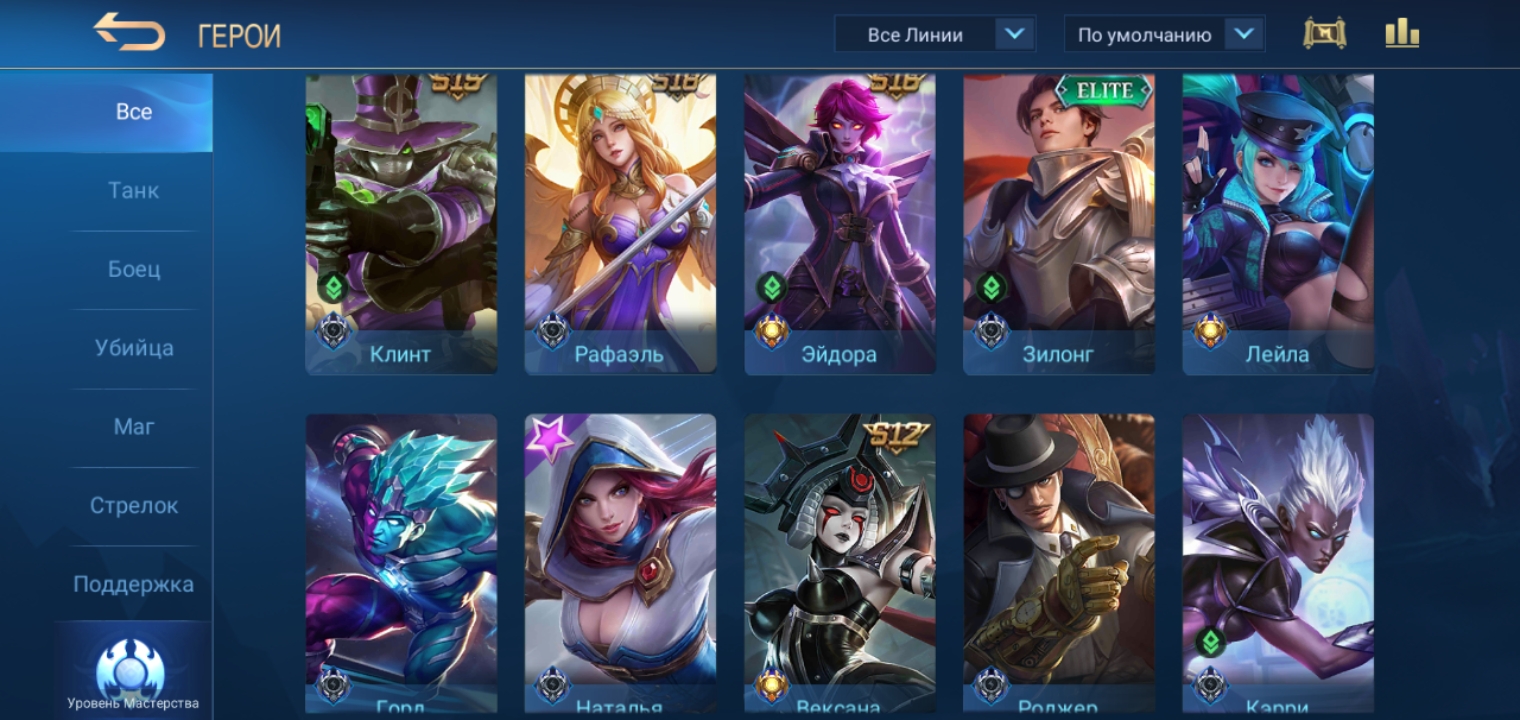This screenshot has height=720, width=1520.
Task: Switch to the Танк category
Action: [x=134, y=190]
